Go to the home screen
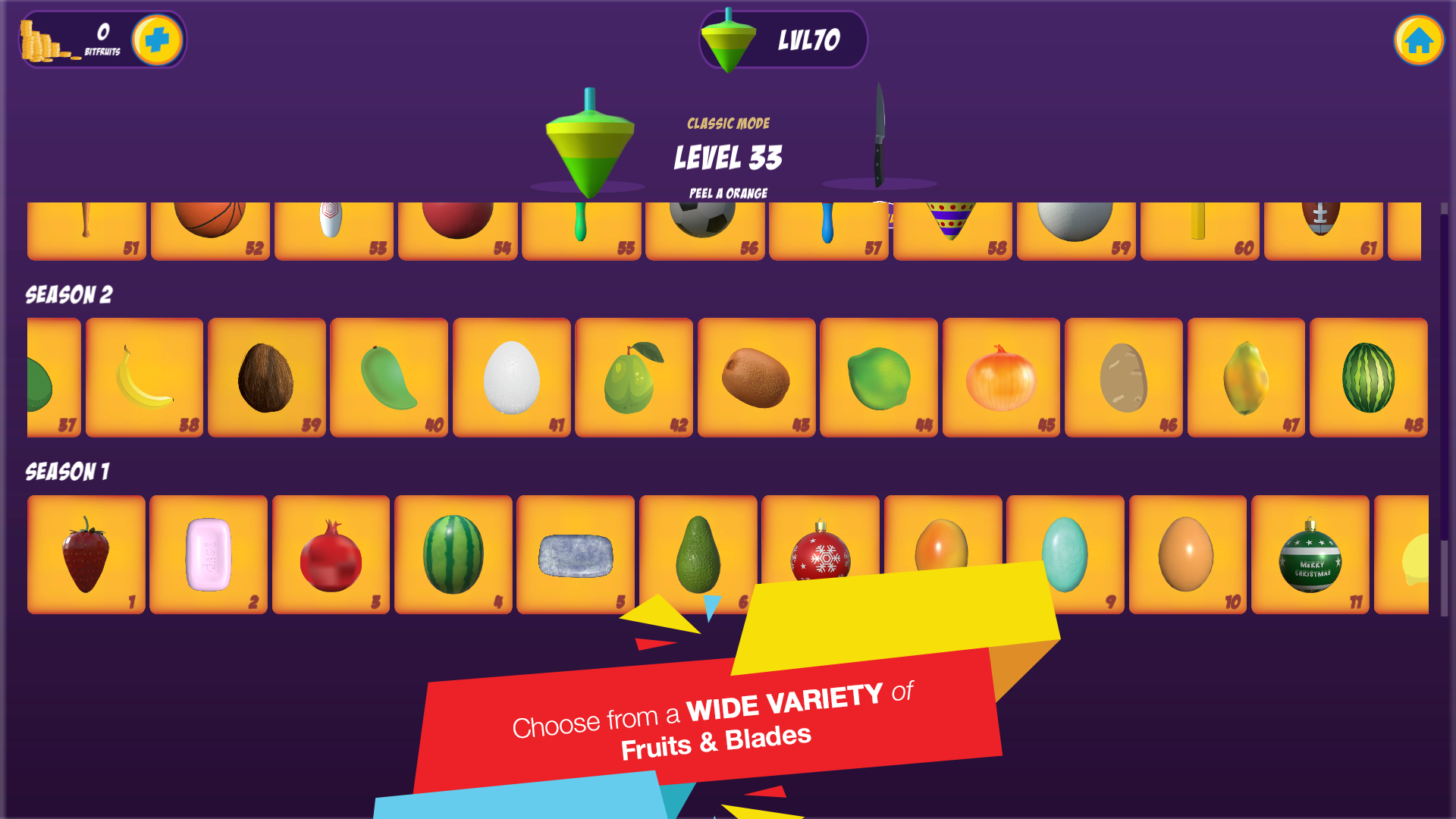This screenshot has height=819, width=1456. pos(1418,40)
